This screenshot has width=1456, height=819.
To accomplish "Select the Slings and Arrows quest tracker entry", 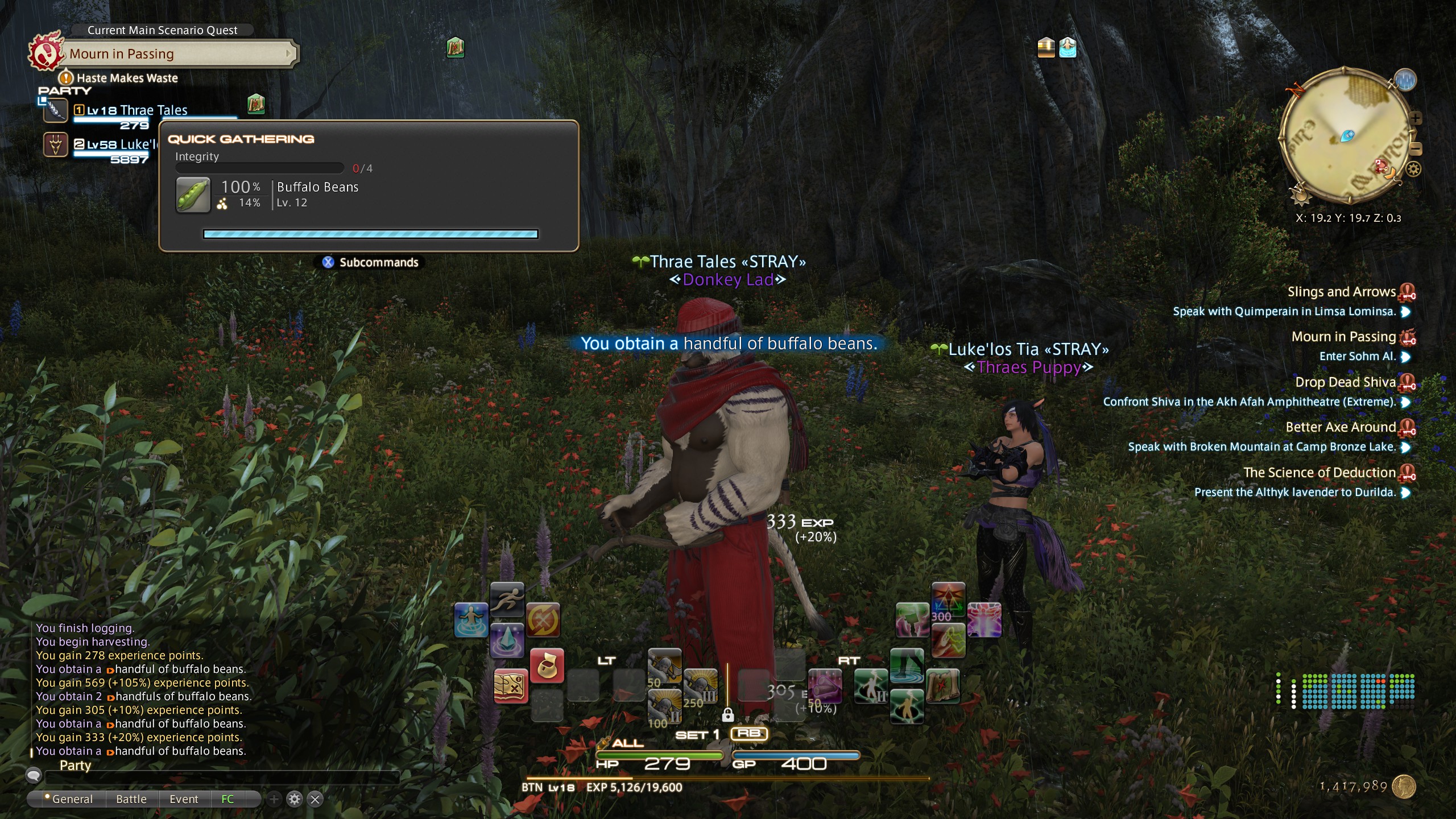I will [x=1341, y=292].
